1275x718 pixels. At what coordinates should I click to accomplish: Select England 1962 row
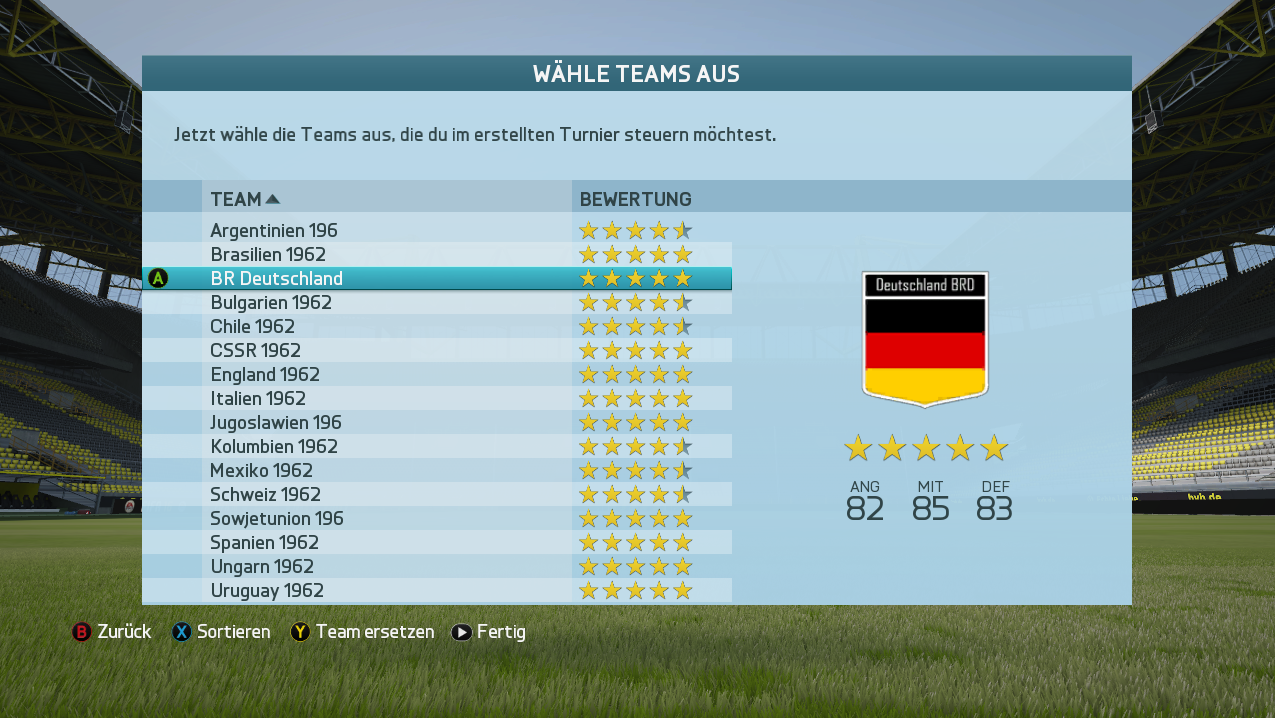tap(265, 375)
